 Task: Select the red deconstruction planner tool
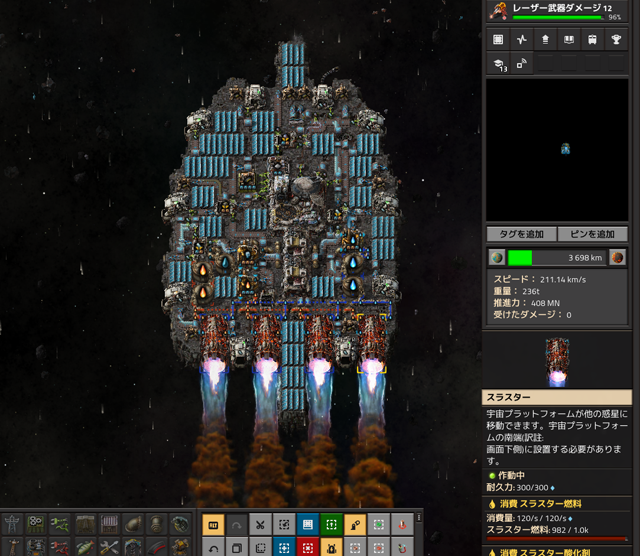[308, 547]
